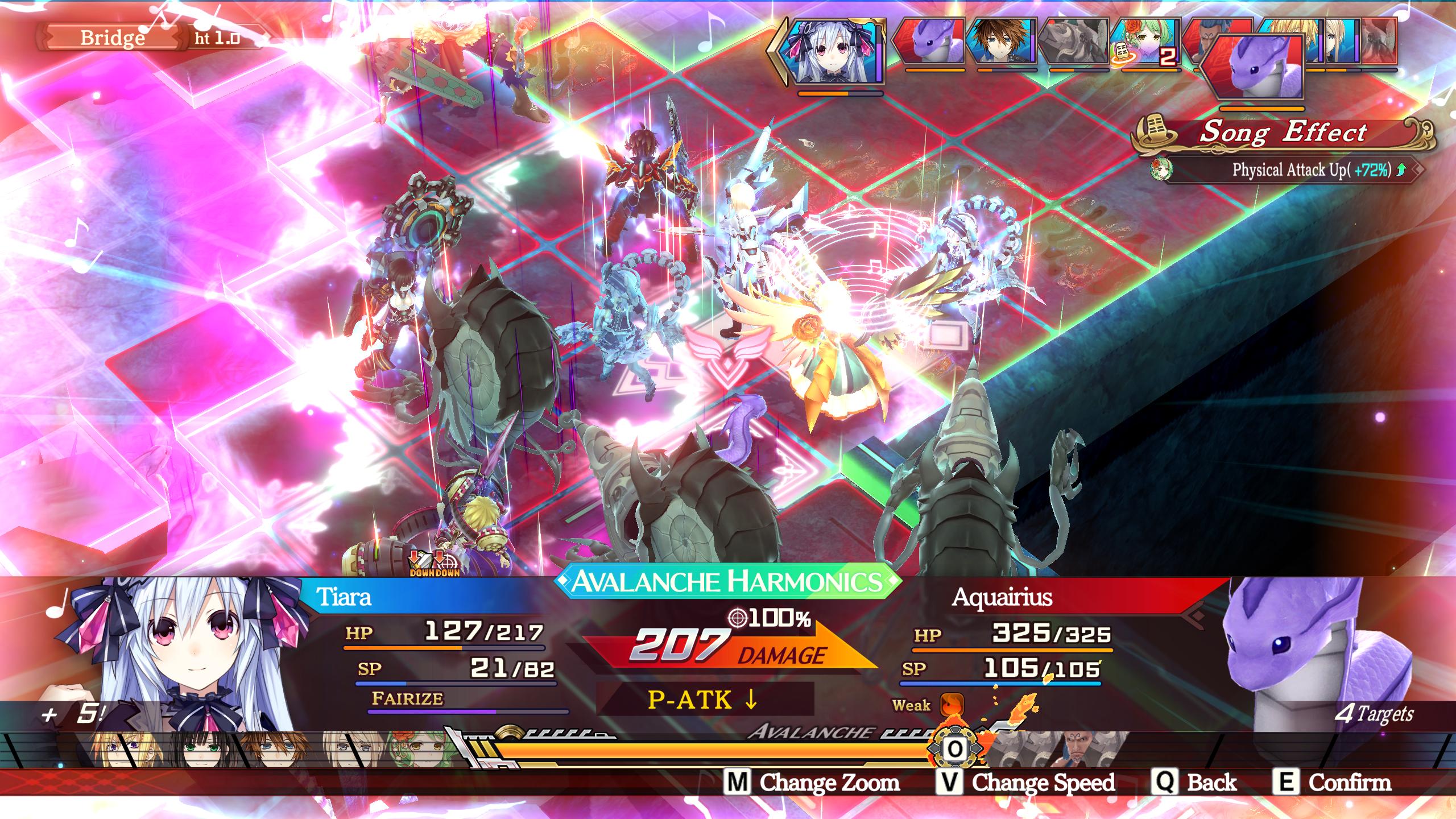Change the camera zoom
The height and width of the screenshot is (819, 1456).
pos(813,783)
